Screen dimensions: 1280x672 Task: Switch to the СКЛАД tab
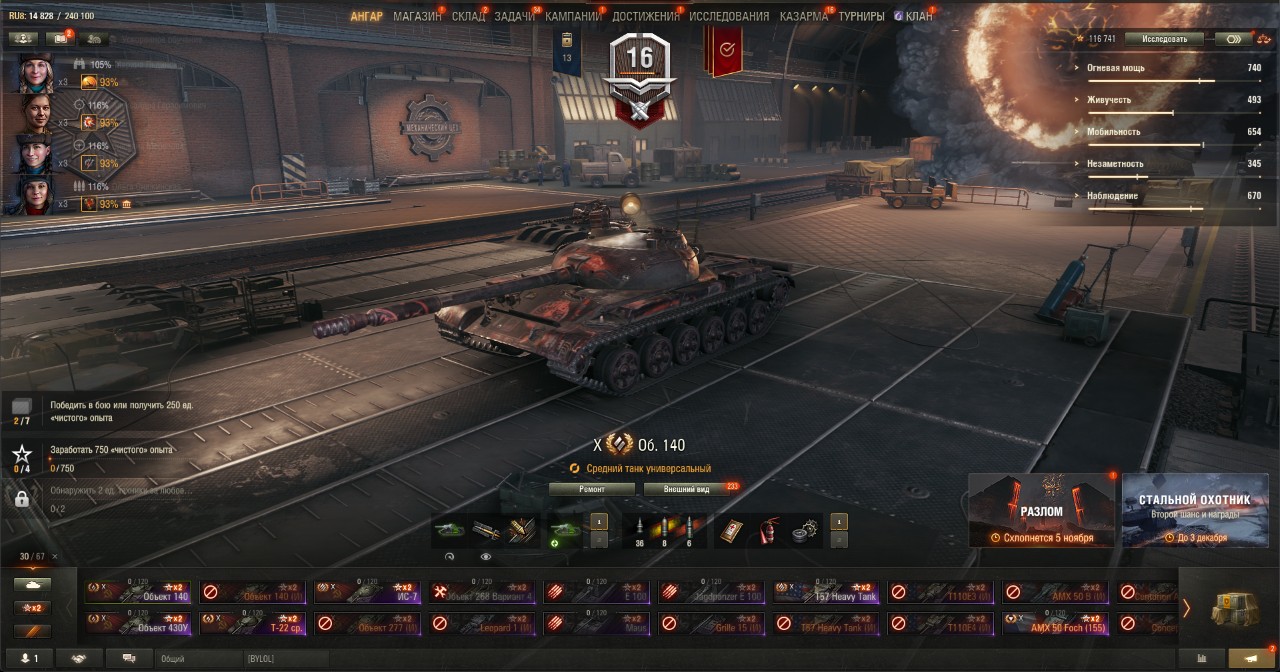coord(468,16)
